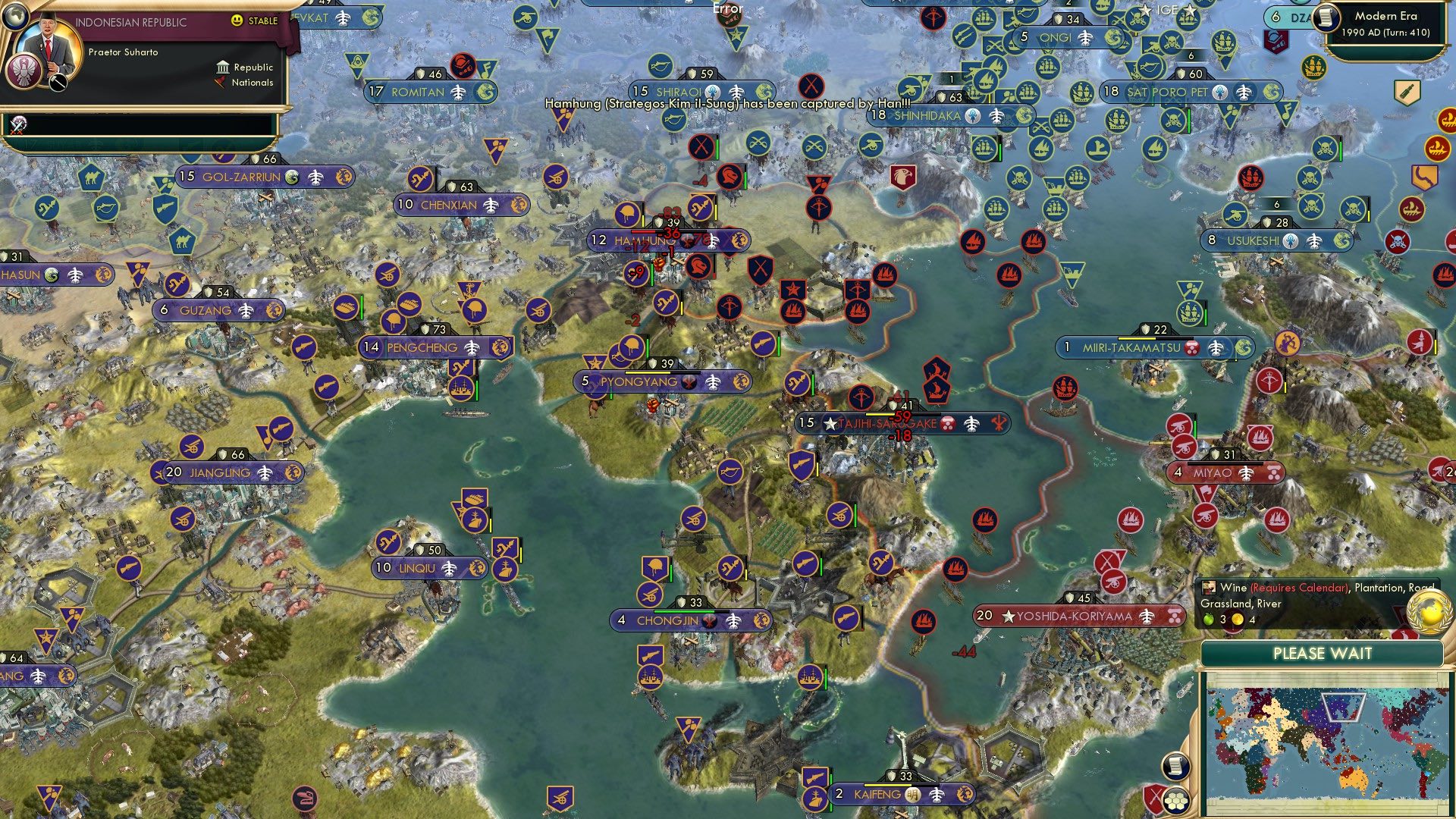
Task: Click the Republic eagle emblem in the leader panel
Action: tap(25, 72)
